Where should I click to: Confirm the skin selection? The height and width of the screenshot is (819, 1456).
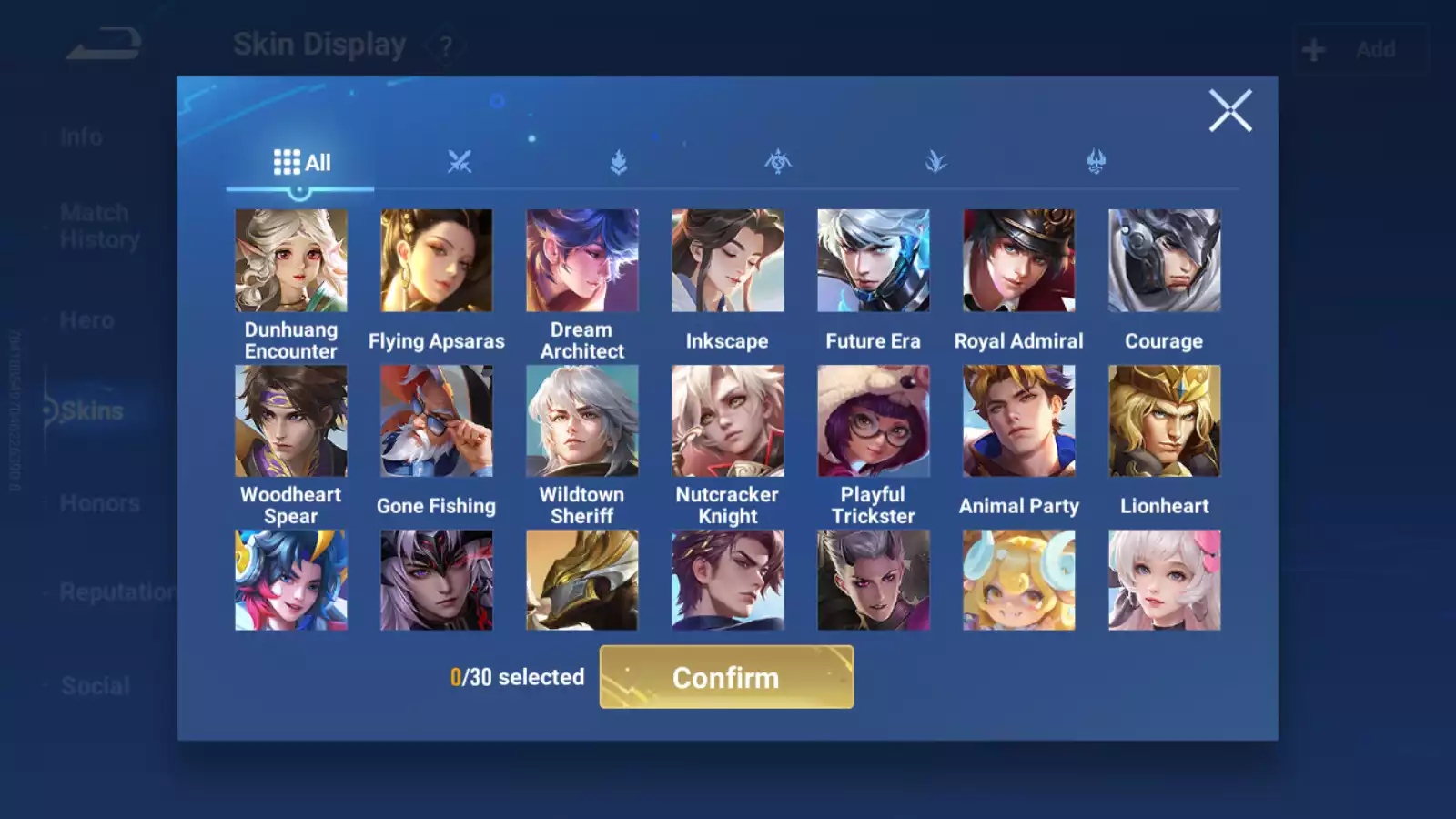(726, 677)
